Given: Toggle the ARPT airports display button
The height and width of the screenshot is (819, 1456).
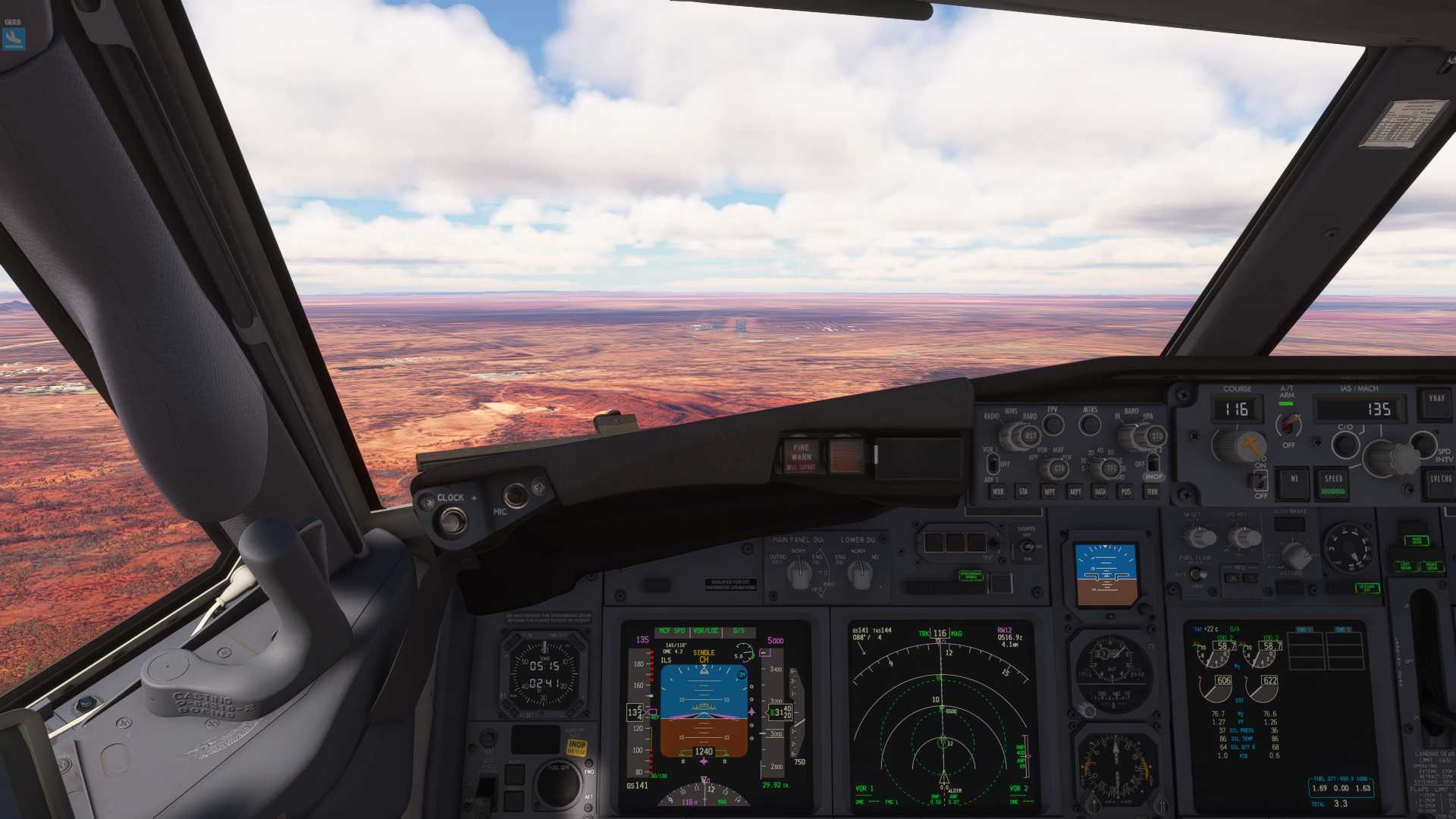Looking at the screenshot, I should point(1075,491).
